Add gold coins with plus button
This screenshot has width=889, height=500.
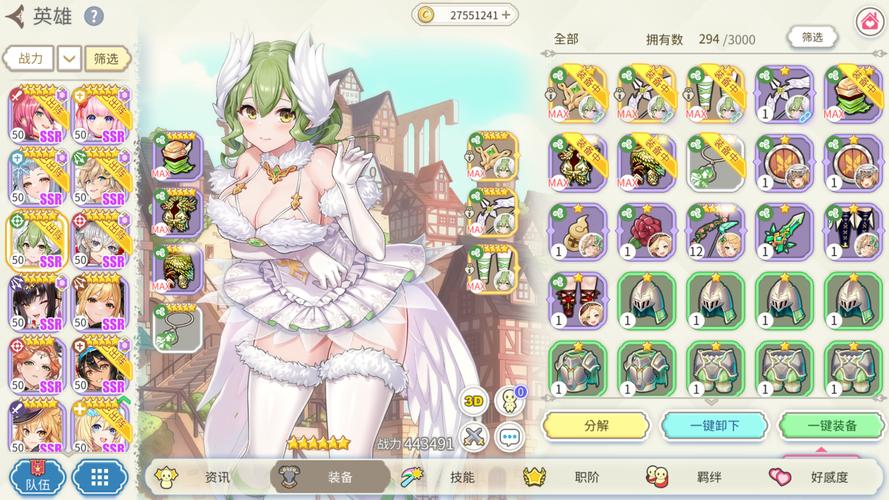tap(506, 15)
